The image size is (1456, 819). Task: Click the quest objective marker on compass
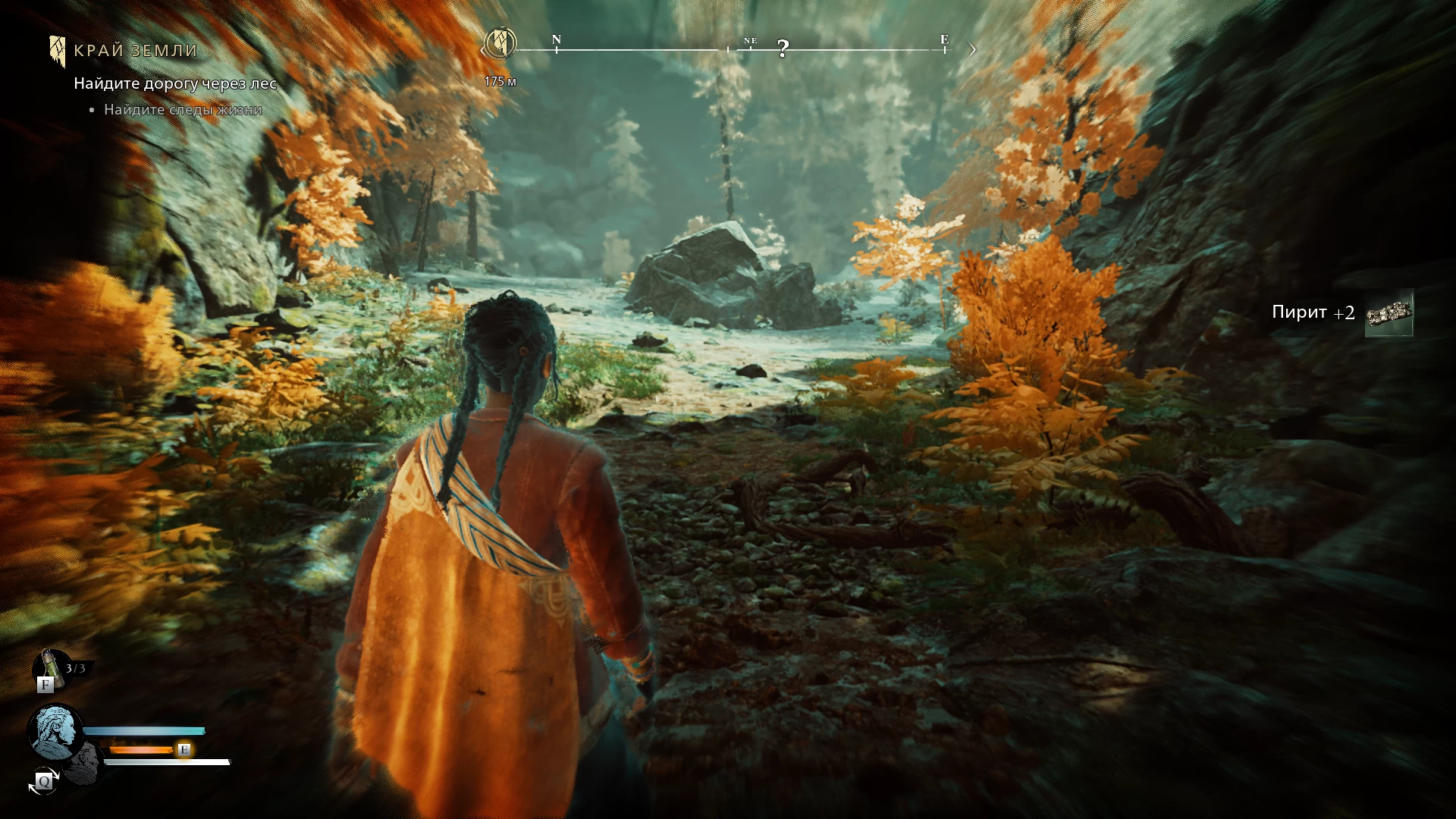[x=500, y=43]
